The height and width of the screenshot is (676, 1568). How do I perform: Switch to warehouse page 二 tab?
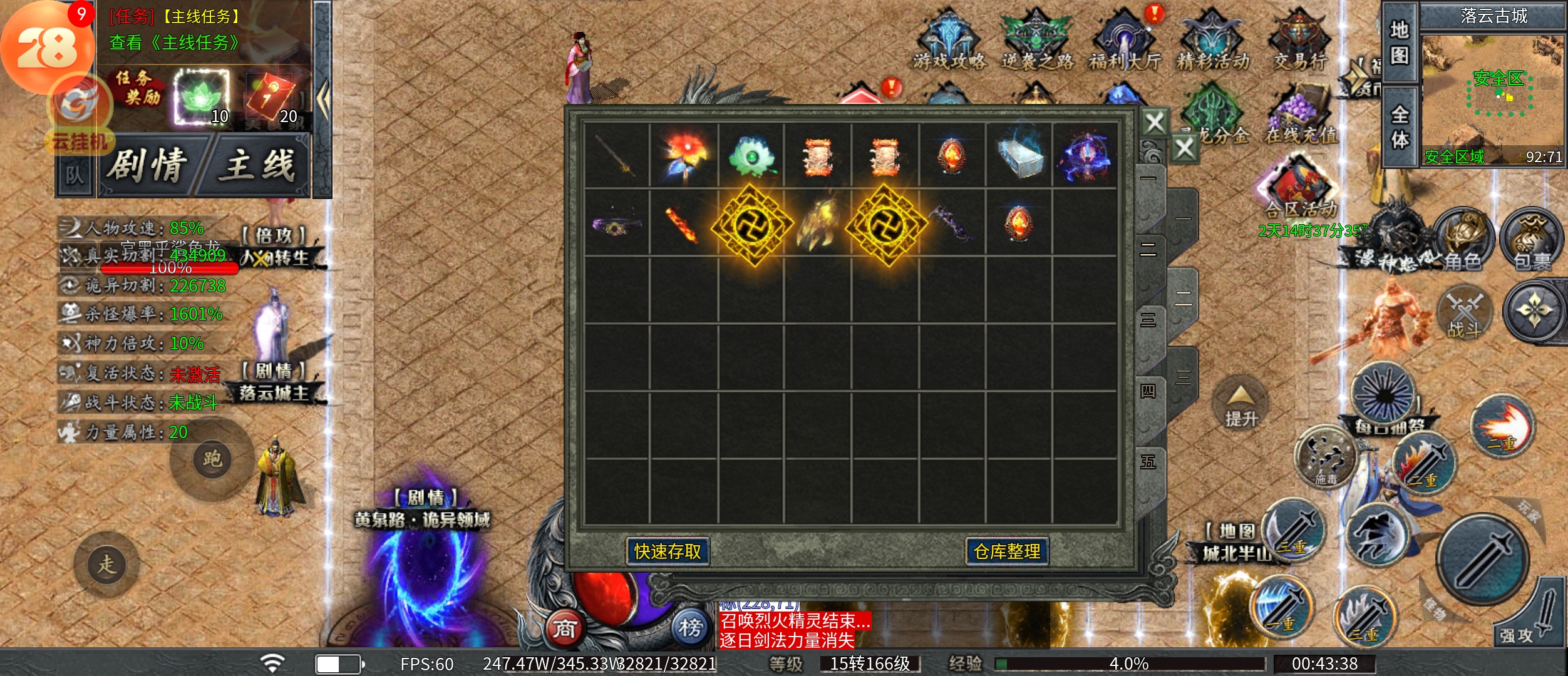coord(1148,250)
